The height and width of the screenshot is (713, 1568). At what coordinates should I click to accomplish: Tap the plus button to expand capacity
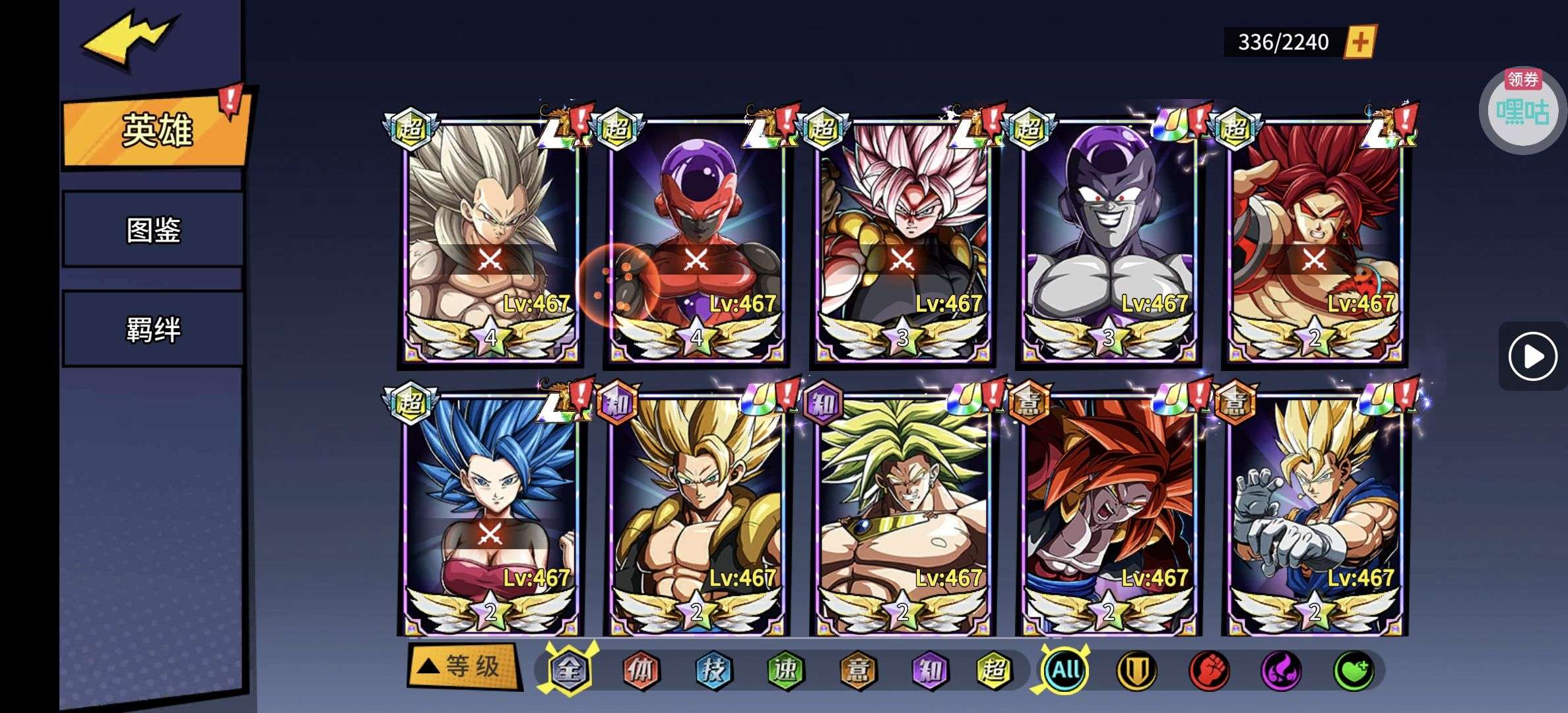(x=1359, y=42)
